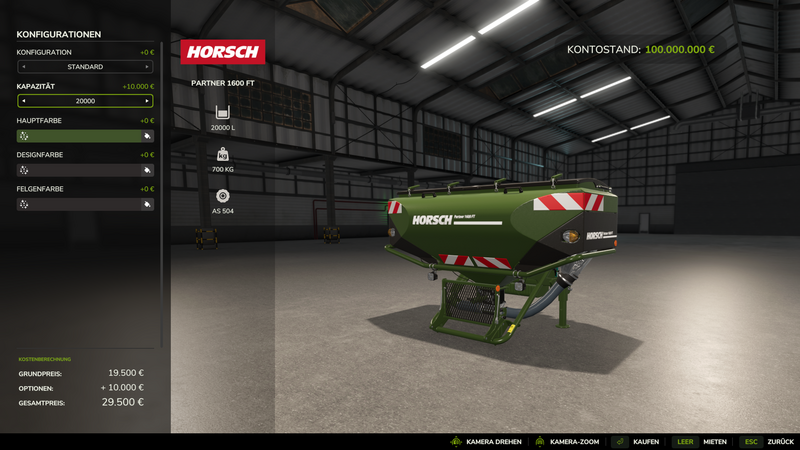Click the Hauptfarbe paint bucket icon

click(147, 136)
